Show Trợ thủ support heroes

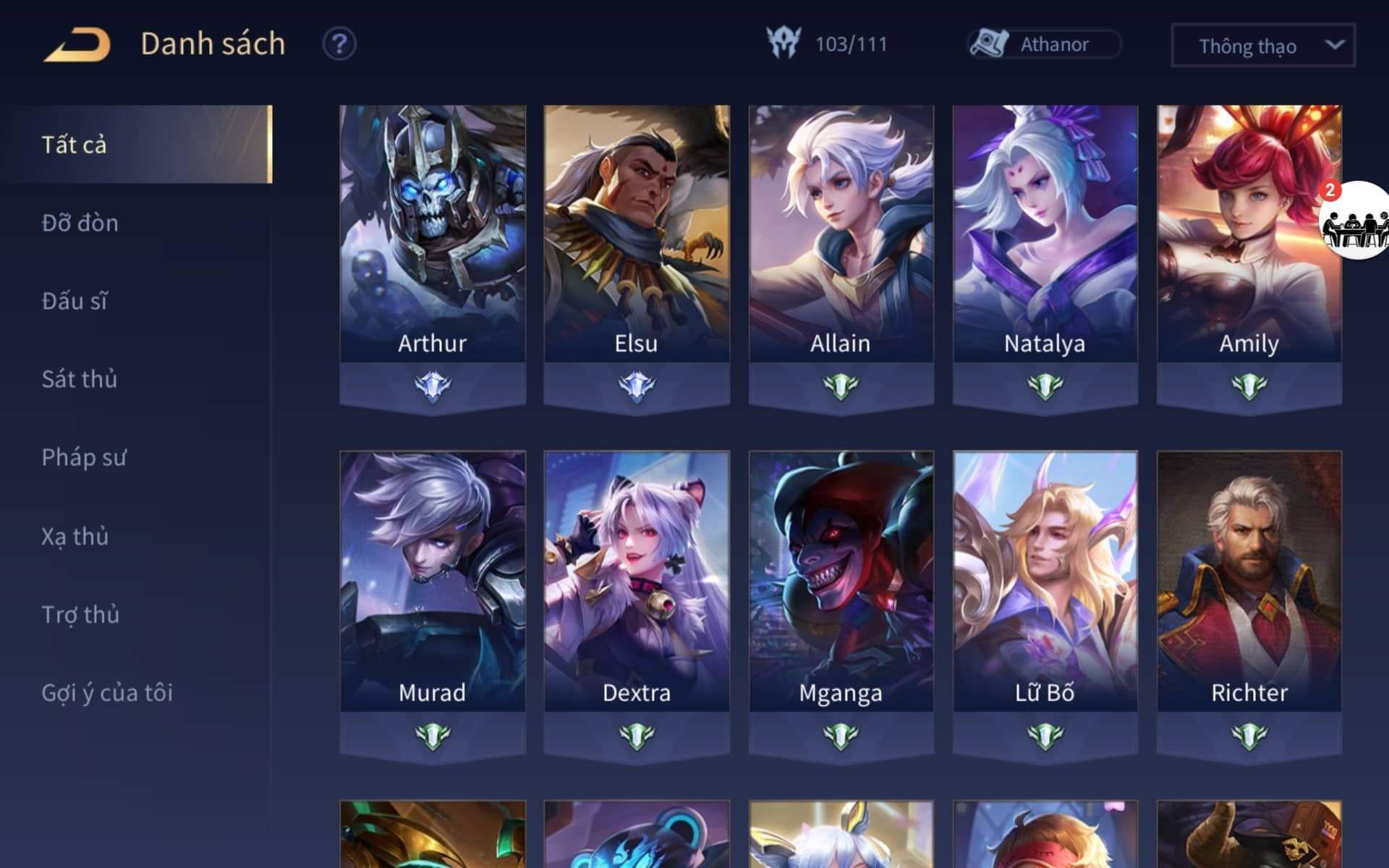coord(80,614)
